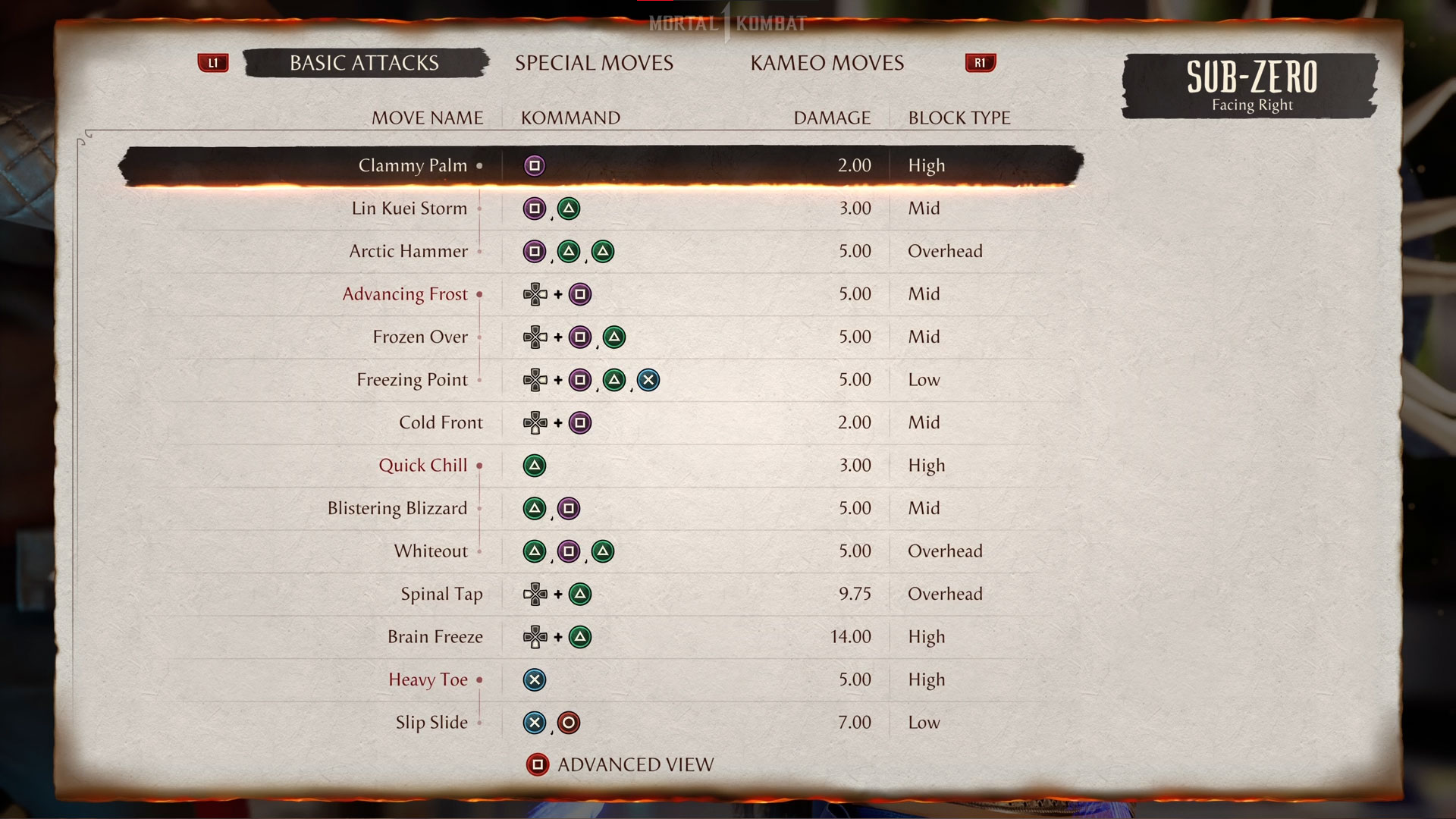Click the Square button icon in Clammy Palm's kommand

click(x=535, y=165)
